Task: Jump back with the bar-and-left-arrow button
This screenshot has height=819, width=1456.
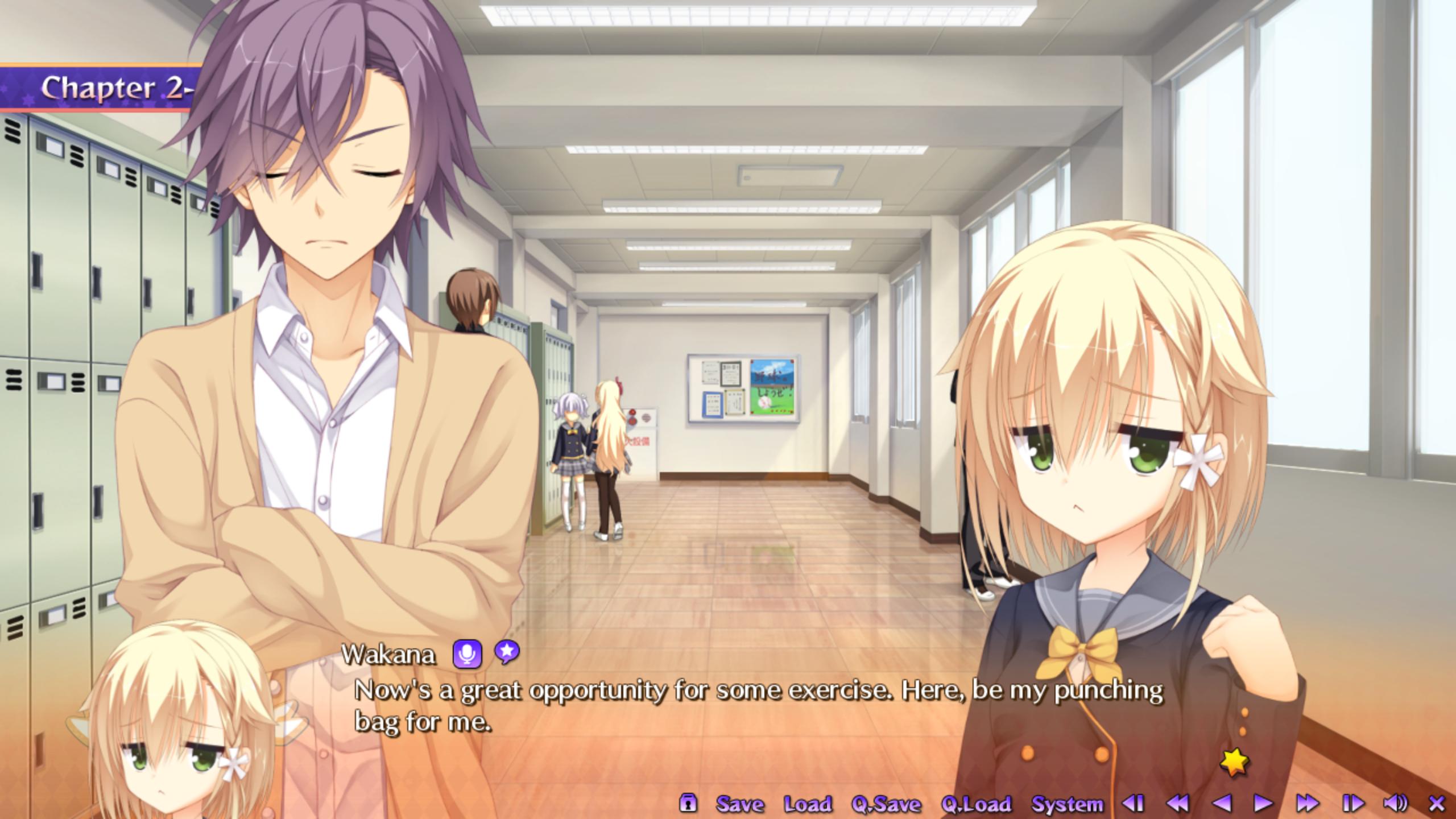Action: (x=1133, y=803)
